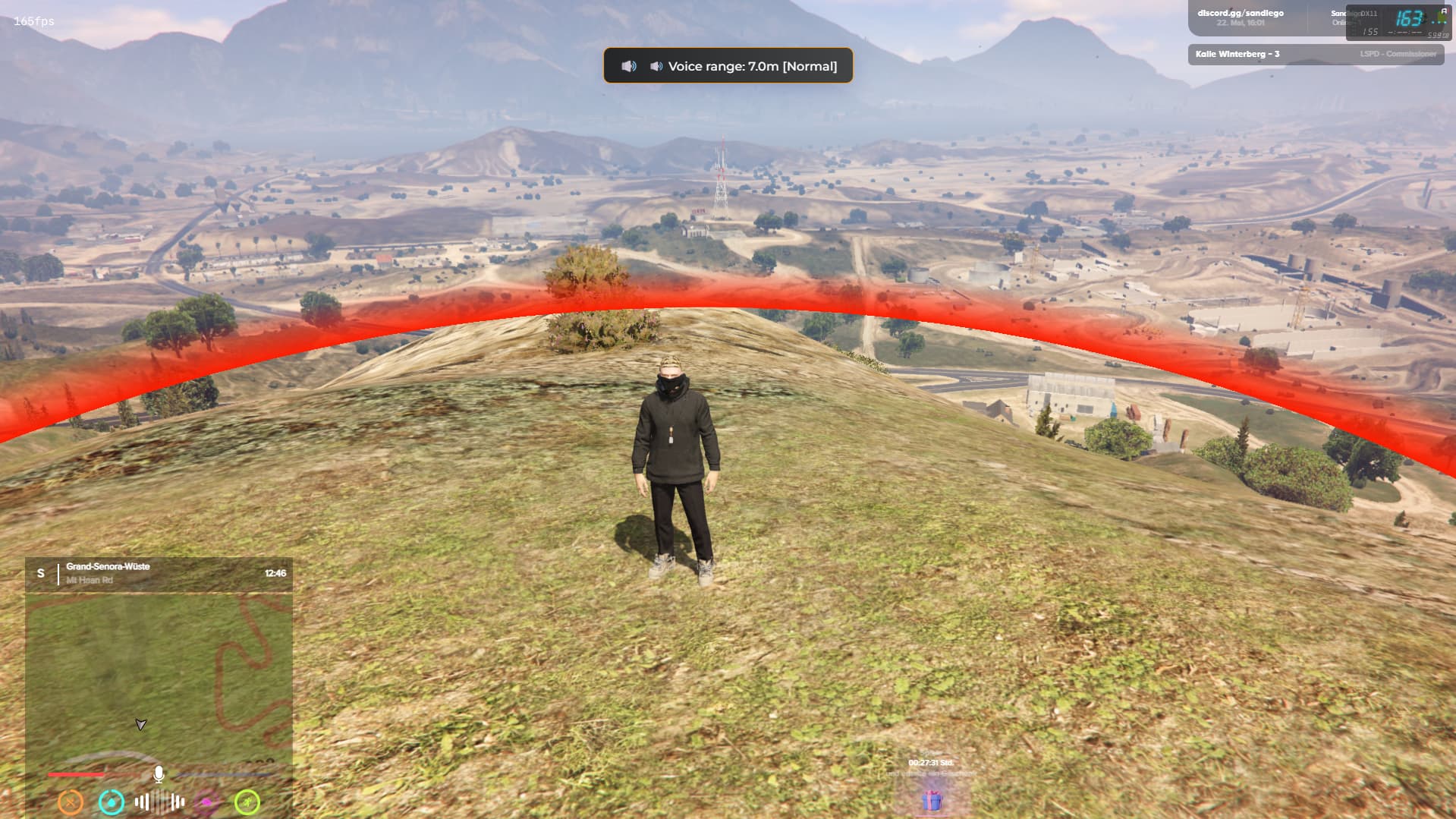
Task: Select the LSPD - Commissioner job label
Action: (1398, 54)
